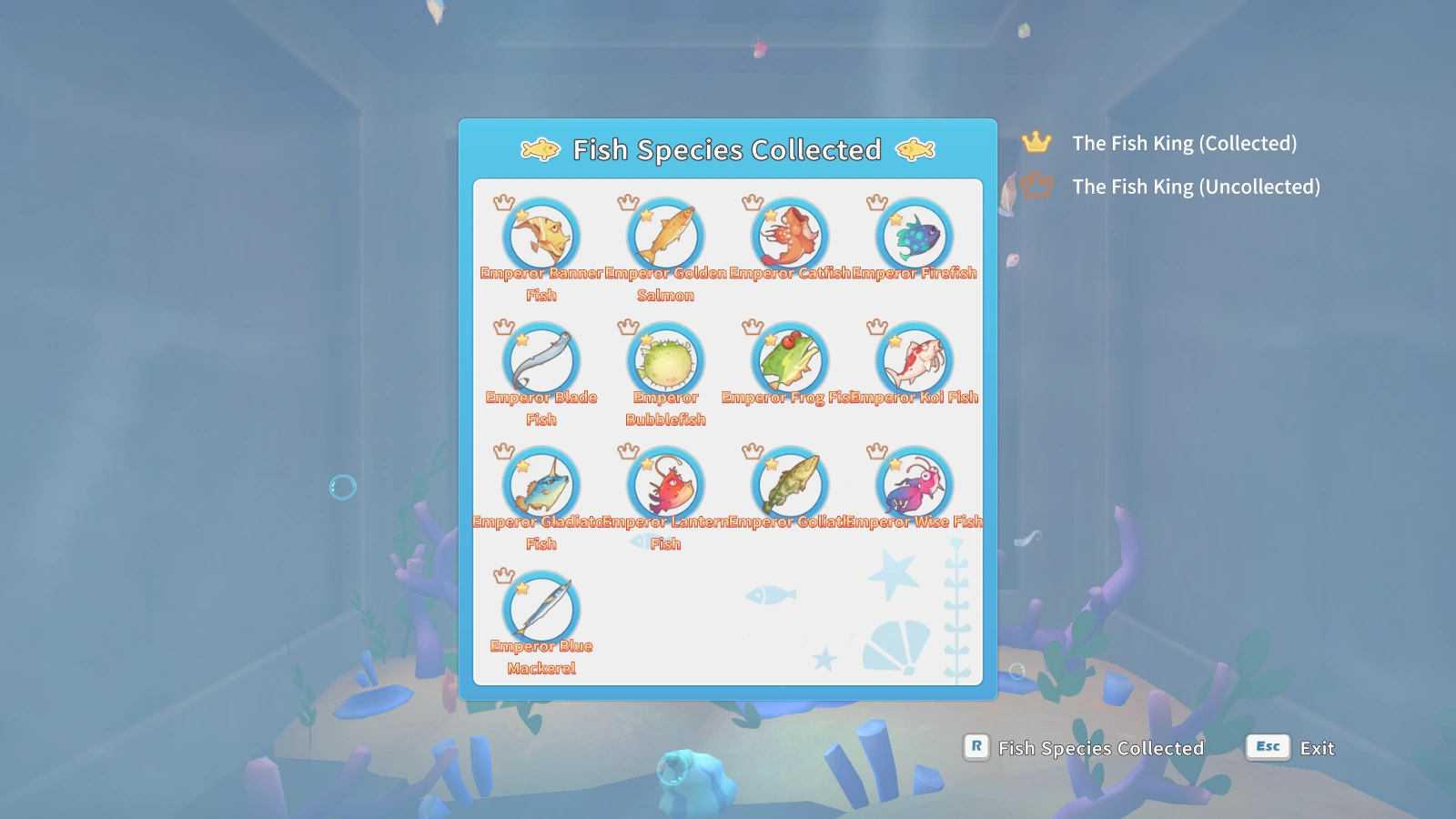
Task: Select the Emperor Frog Fish icon
Action: 789,360
